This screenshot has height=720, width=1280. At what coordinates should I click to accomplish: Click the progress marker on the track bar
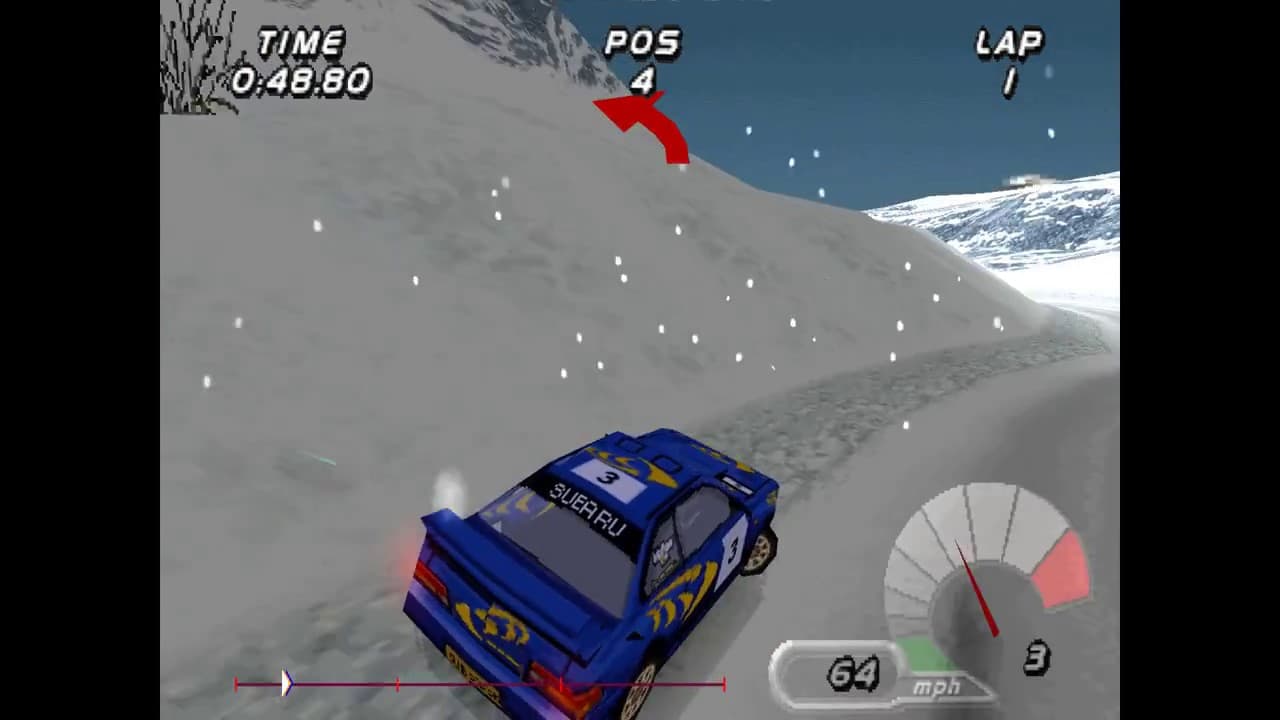click(288, 683)
